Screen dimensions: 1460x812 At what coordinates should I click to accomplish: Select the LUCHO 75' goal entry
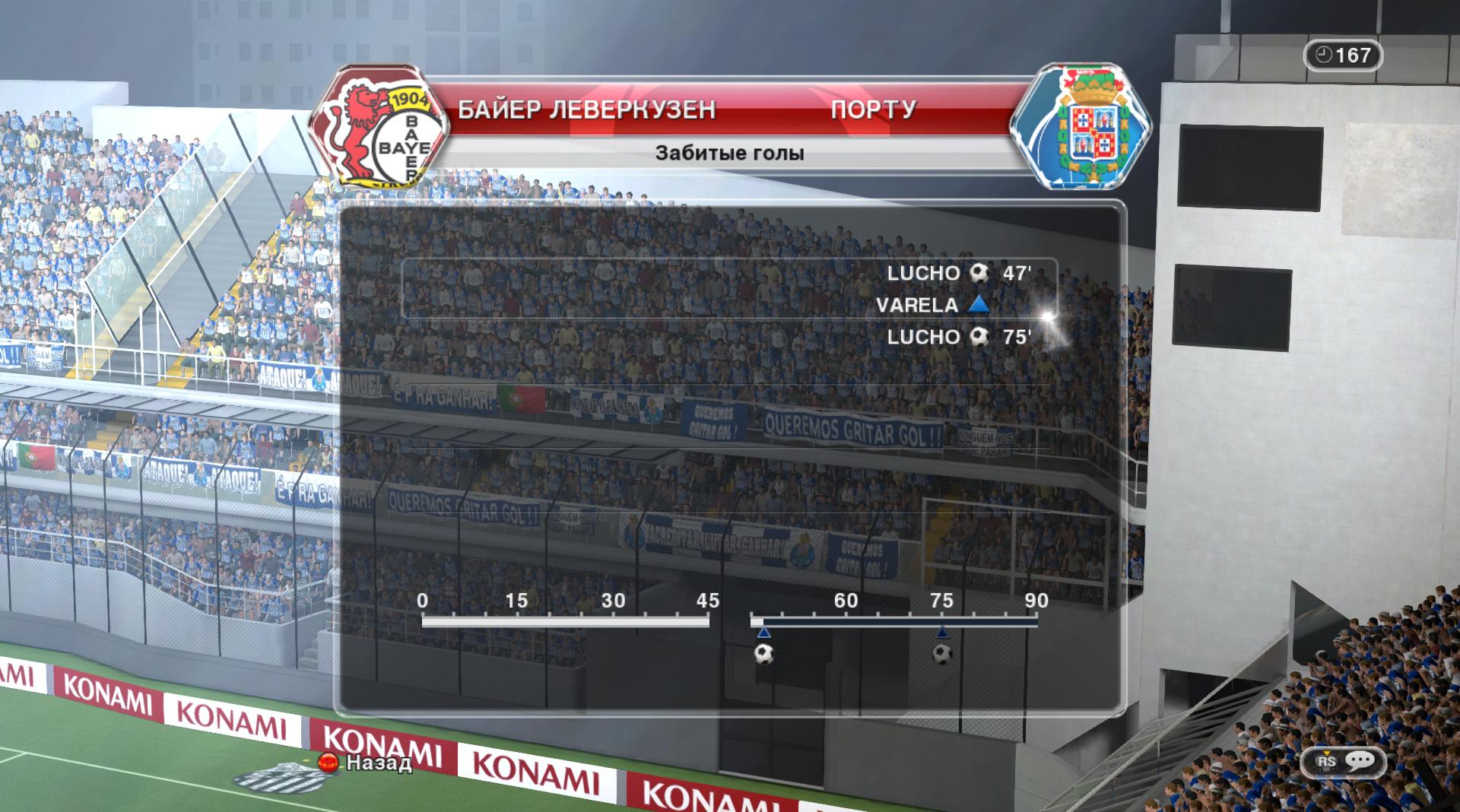(x=958, y=337)
